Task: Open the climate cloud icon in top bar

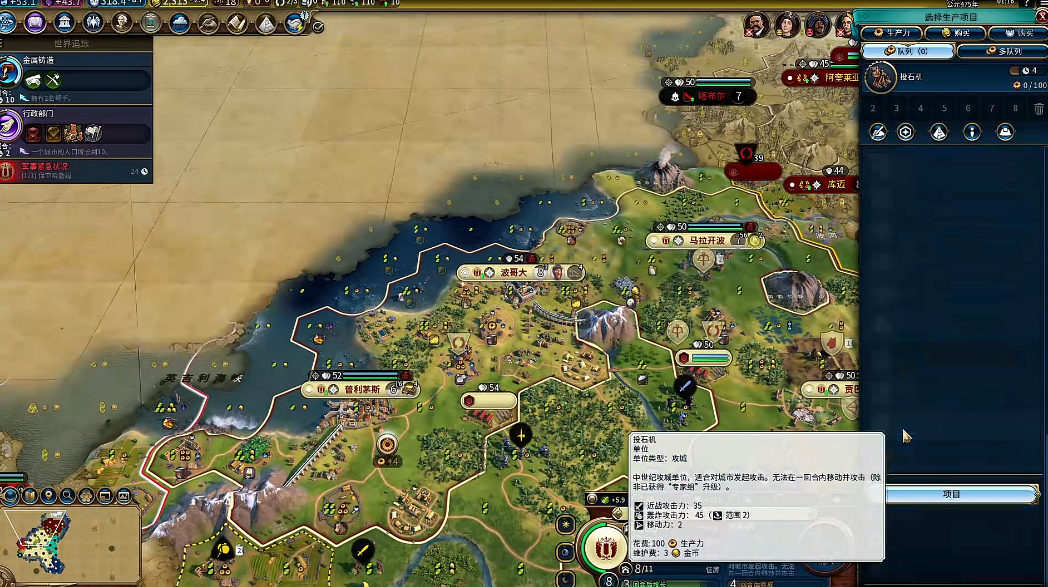Action: point(180,22)
